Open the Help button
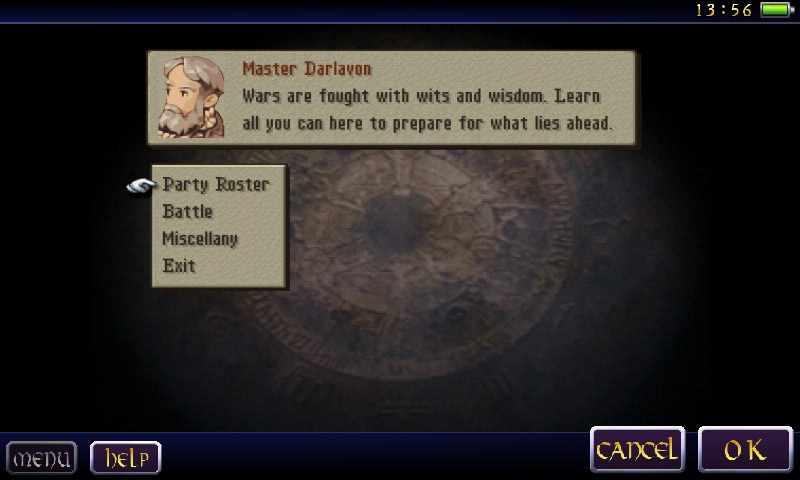The height and width of the screenshot is (480, 800). tap(126, 458)
